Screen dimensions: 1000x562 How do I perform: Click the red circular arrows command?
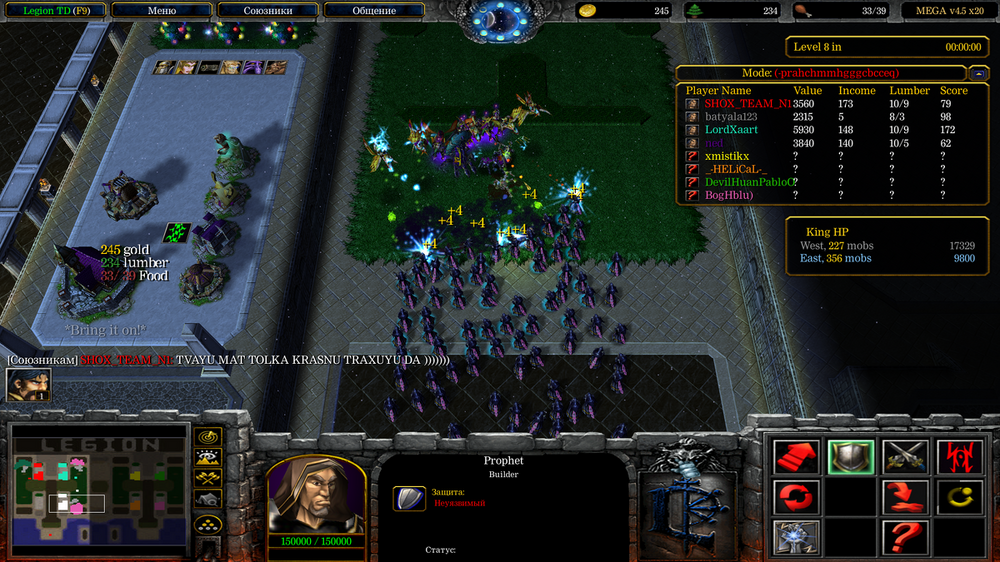pos(797,496)
